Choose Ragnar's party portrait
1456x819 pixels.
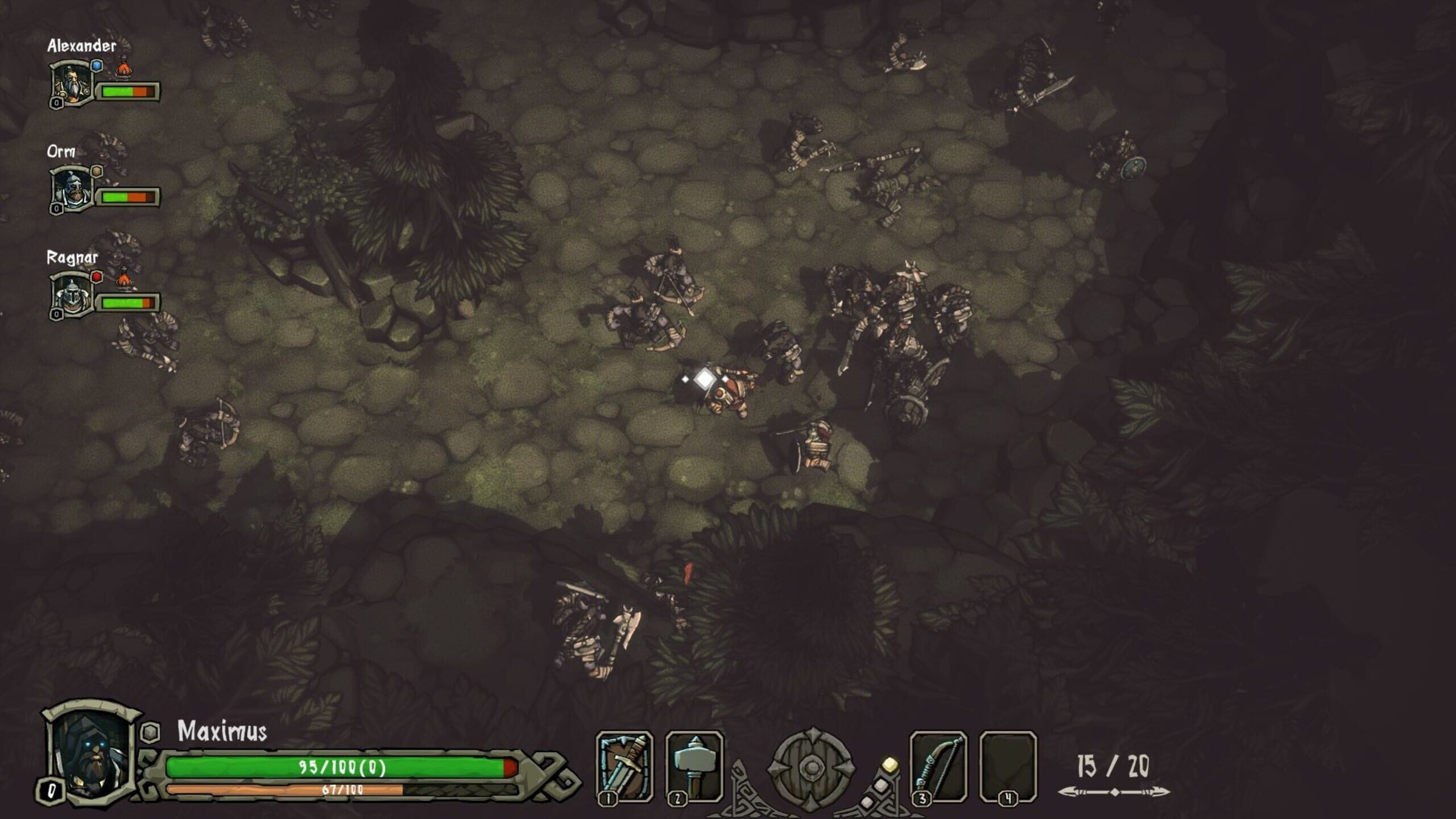(72, 295)
